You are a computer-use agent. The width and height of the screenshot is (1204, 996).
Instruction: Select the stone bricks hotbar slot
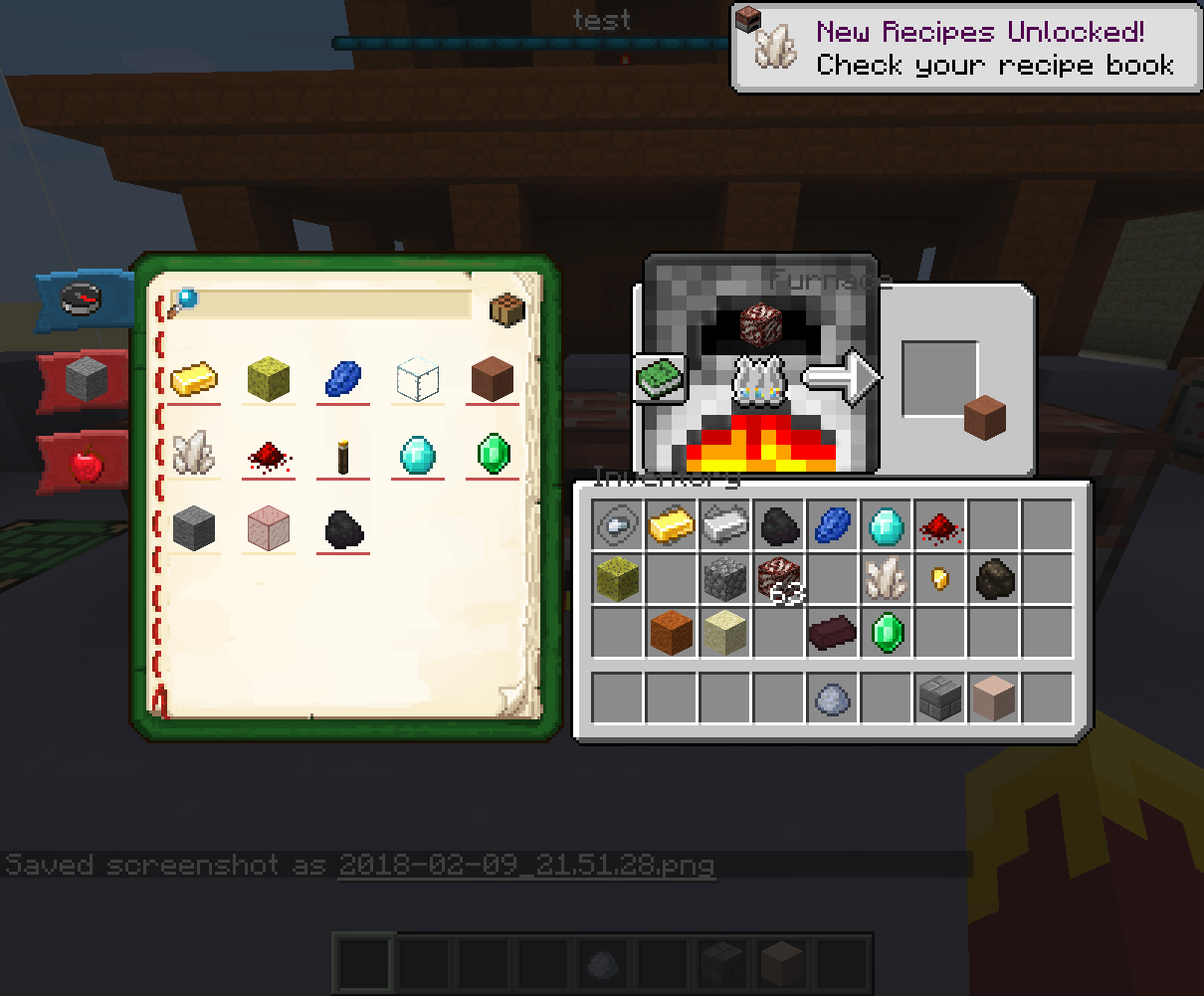click(939, 697)
